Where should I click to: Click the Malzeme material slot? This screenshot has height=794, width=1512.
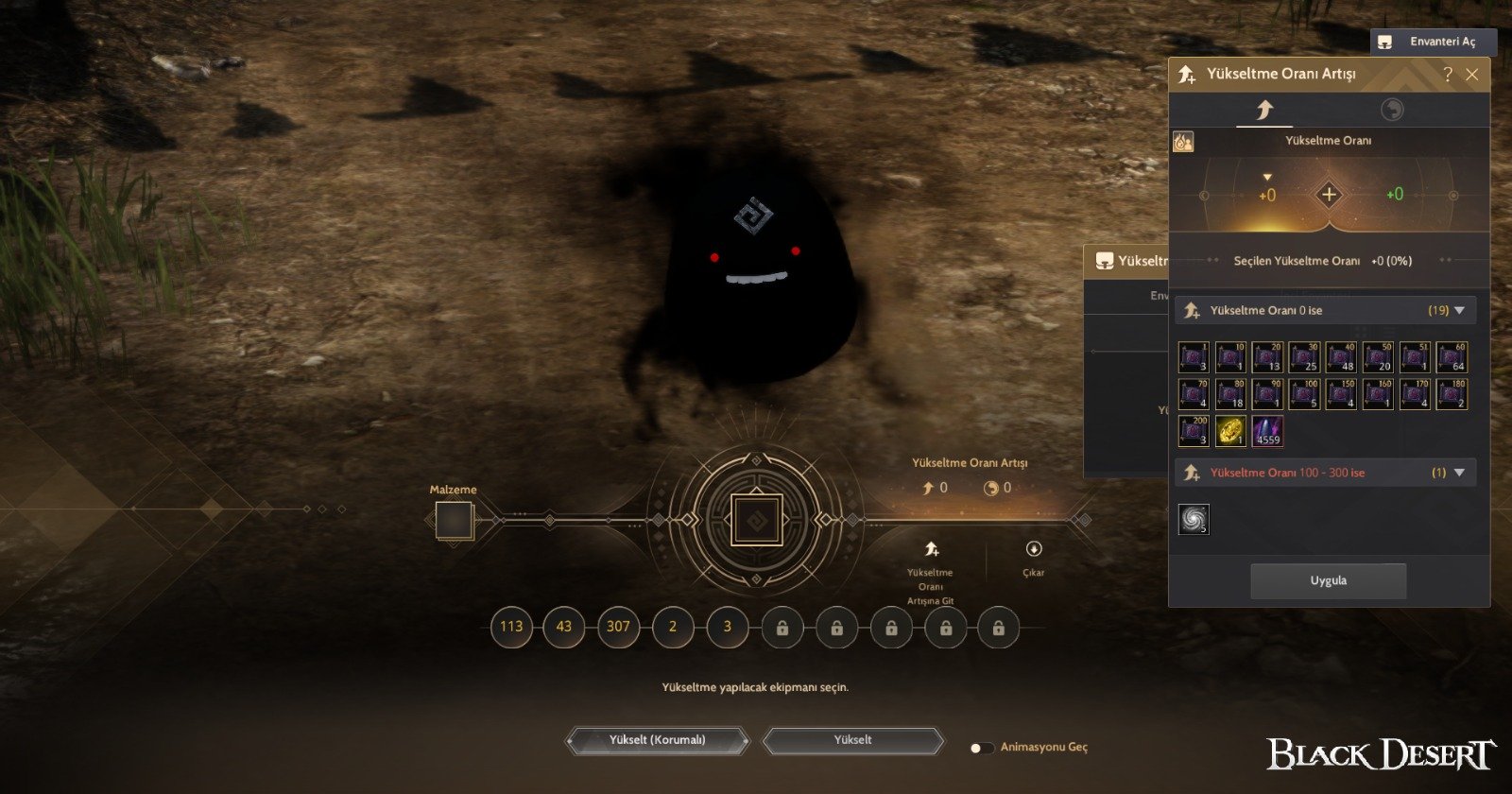point(454,521)
